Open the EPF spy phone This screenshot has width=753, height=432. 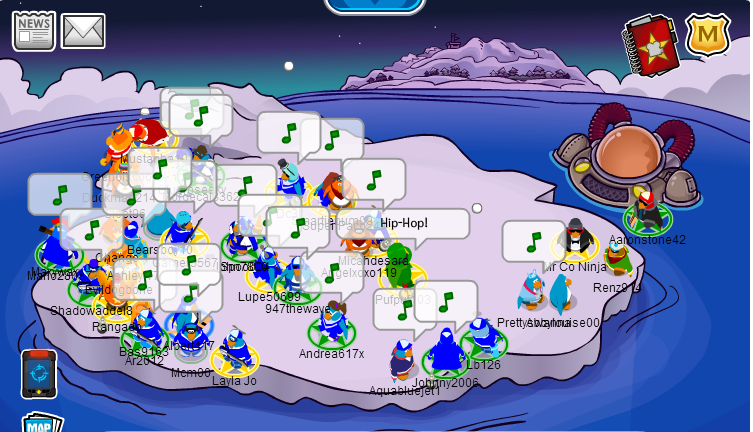[x=39, y=373]
